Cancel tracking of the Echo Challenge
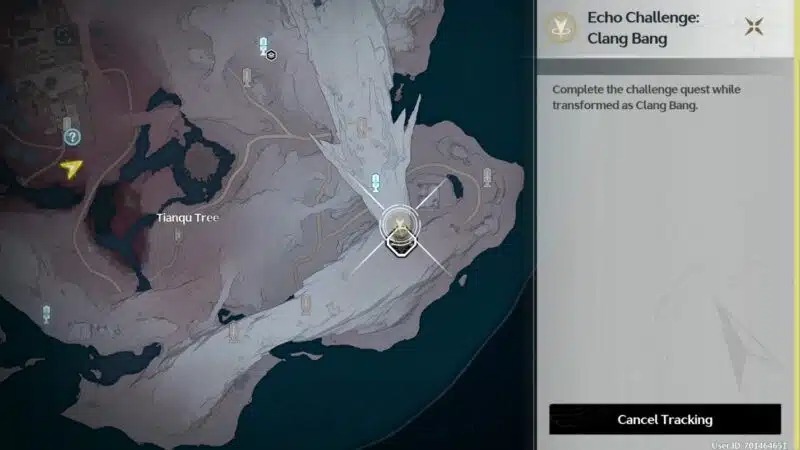Screen dimensions: 800x450 pos(664,419)
